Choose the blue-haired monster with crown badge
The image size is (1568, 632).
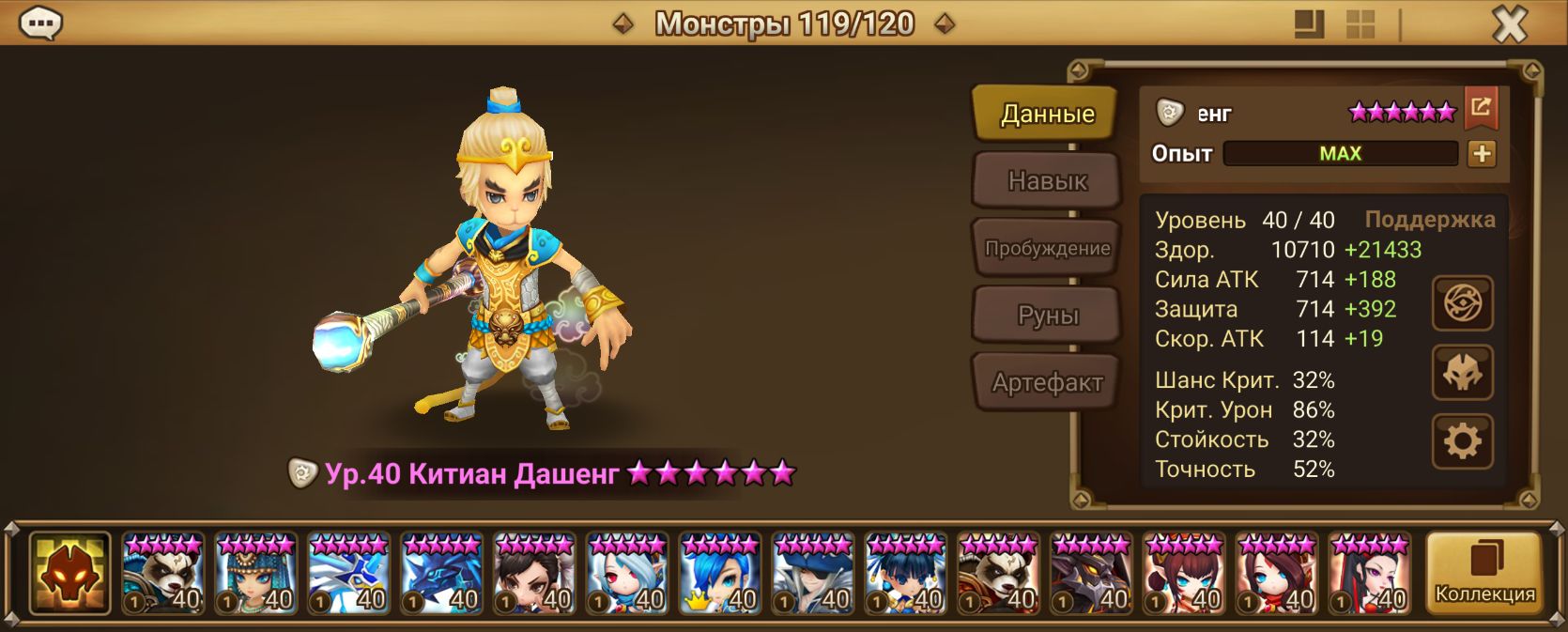click(720, 573)
